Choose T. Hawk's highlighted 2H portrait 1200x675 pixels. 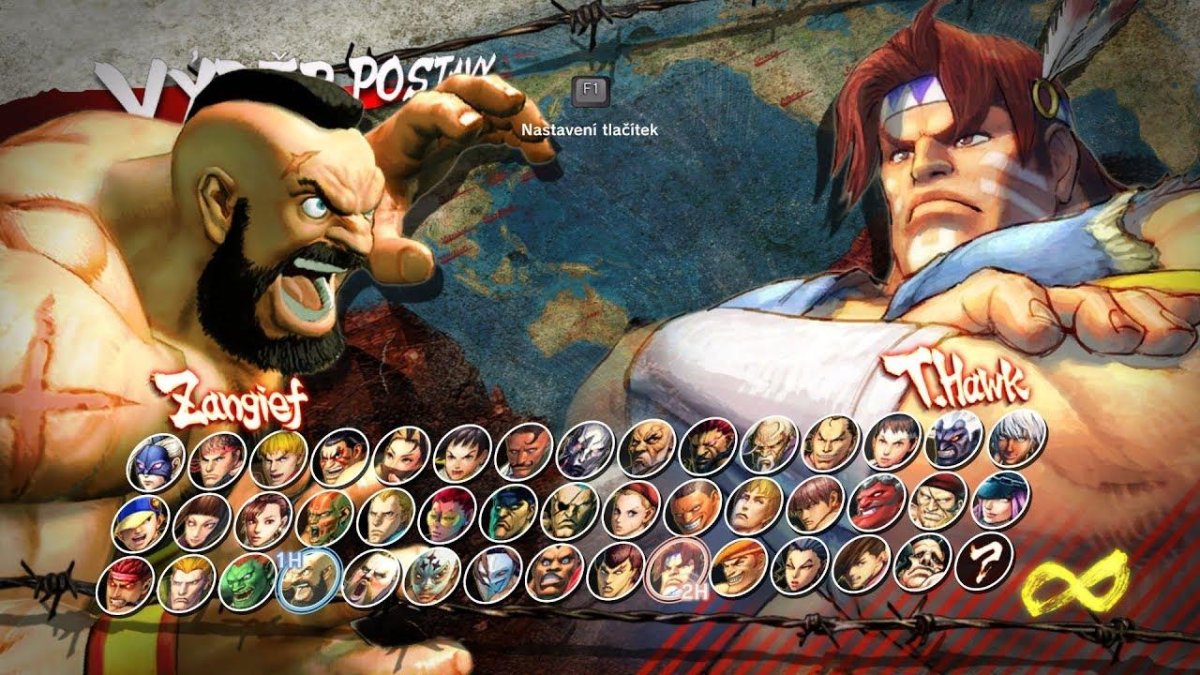[x=677, y=572]
